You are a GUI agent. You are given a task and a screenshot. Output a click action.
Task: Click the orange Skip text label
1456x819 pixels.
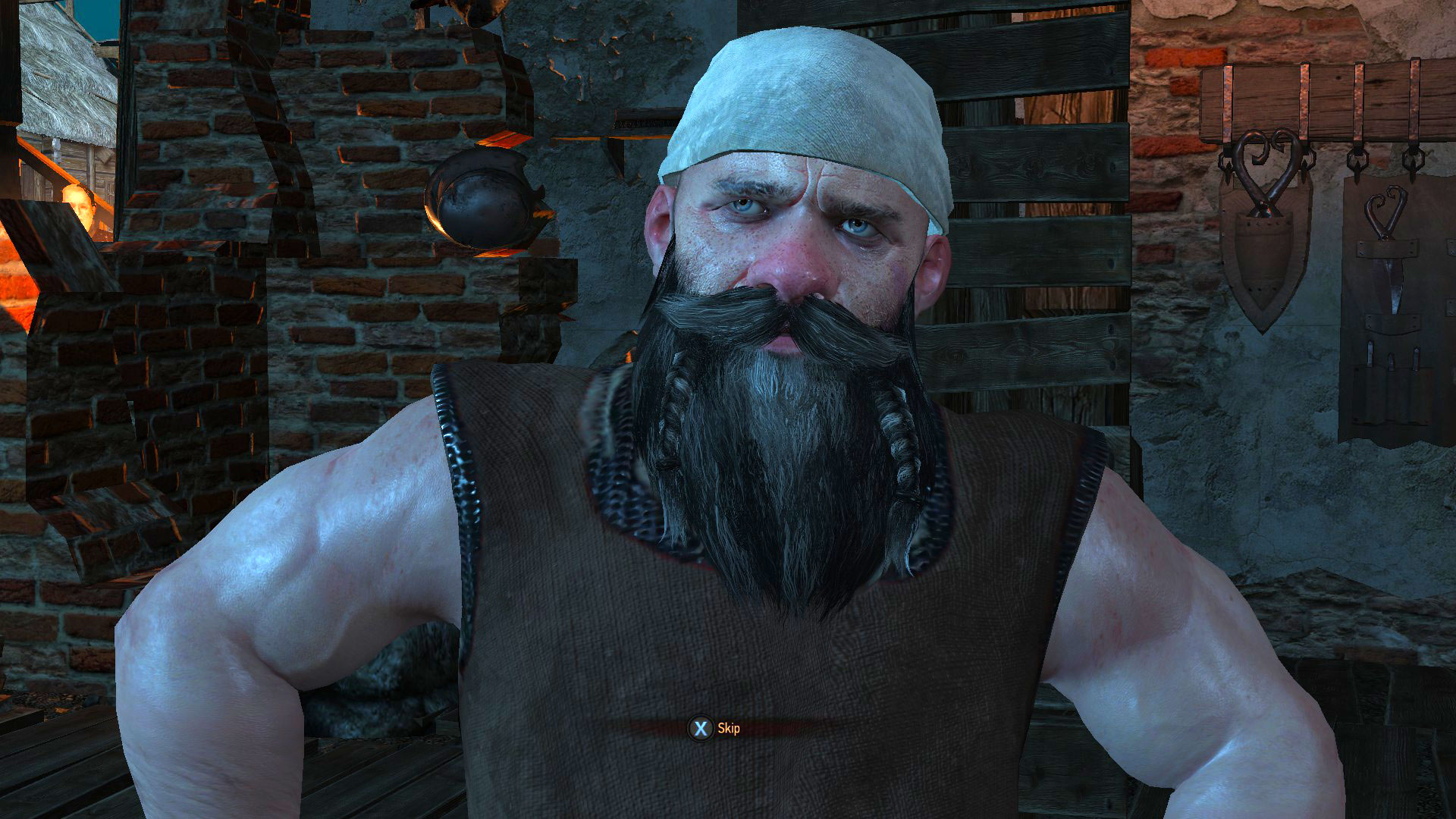730,727
